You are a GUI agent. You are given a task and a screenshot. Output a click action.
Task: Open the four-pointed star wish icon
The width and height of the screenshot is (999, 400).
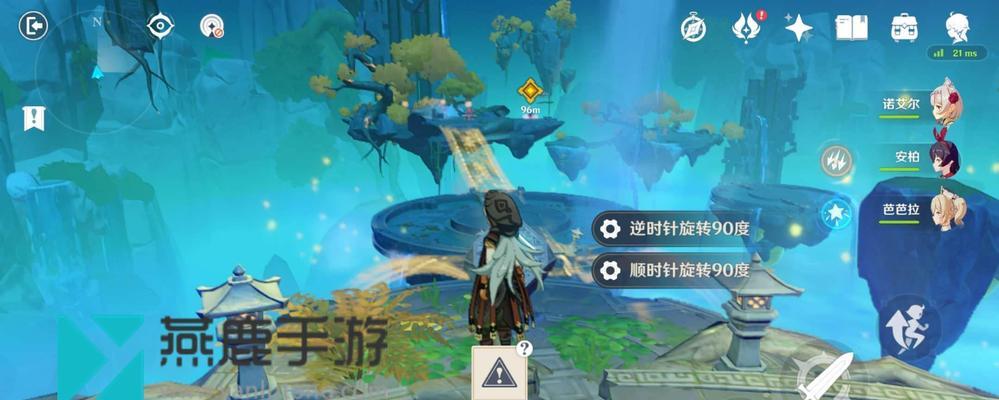(x=798, y=28)
